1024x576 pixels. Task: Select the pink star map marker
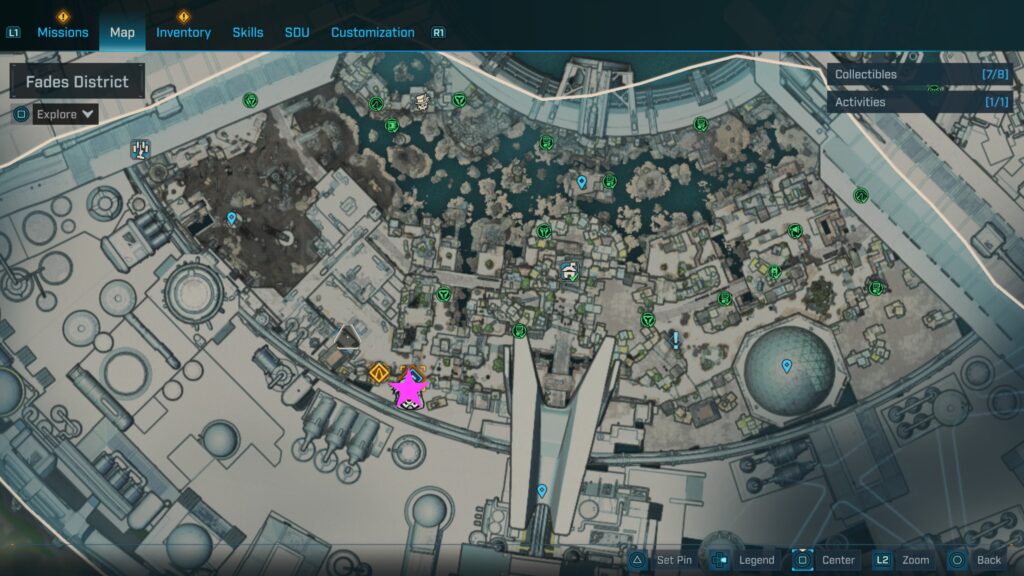(x=408, y=390)
